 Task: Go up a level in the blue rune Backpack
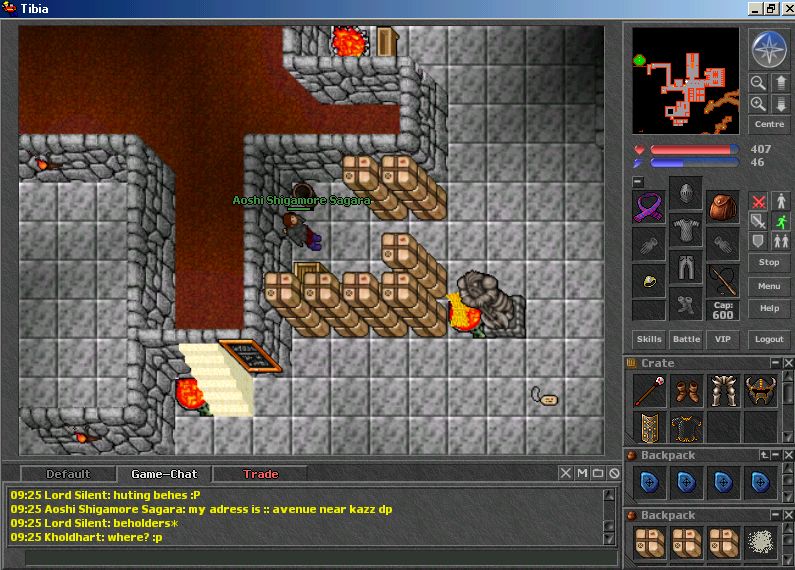click(765, 455)
